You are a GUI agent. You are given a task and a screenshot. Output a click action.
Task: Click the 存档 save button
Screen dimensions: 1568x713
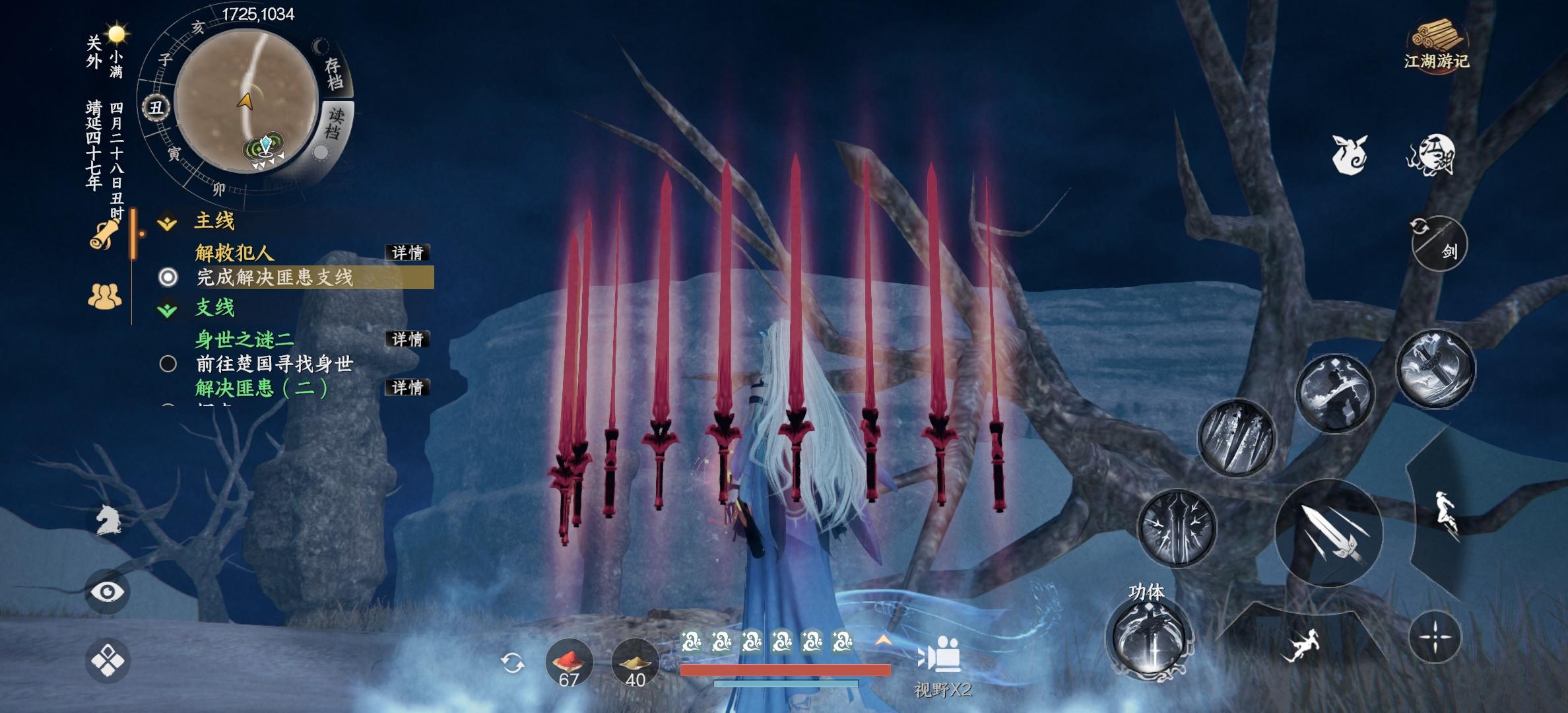coord(335,73)
